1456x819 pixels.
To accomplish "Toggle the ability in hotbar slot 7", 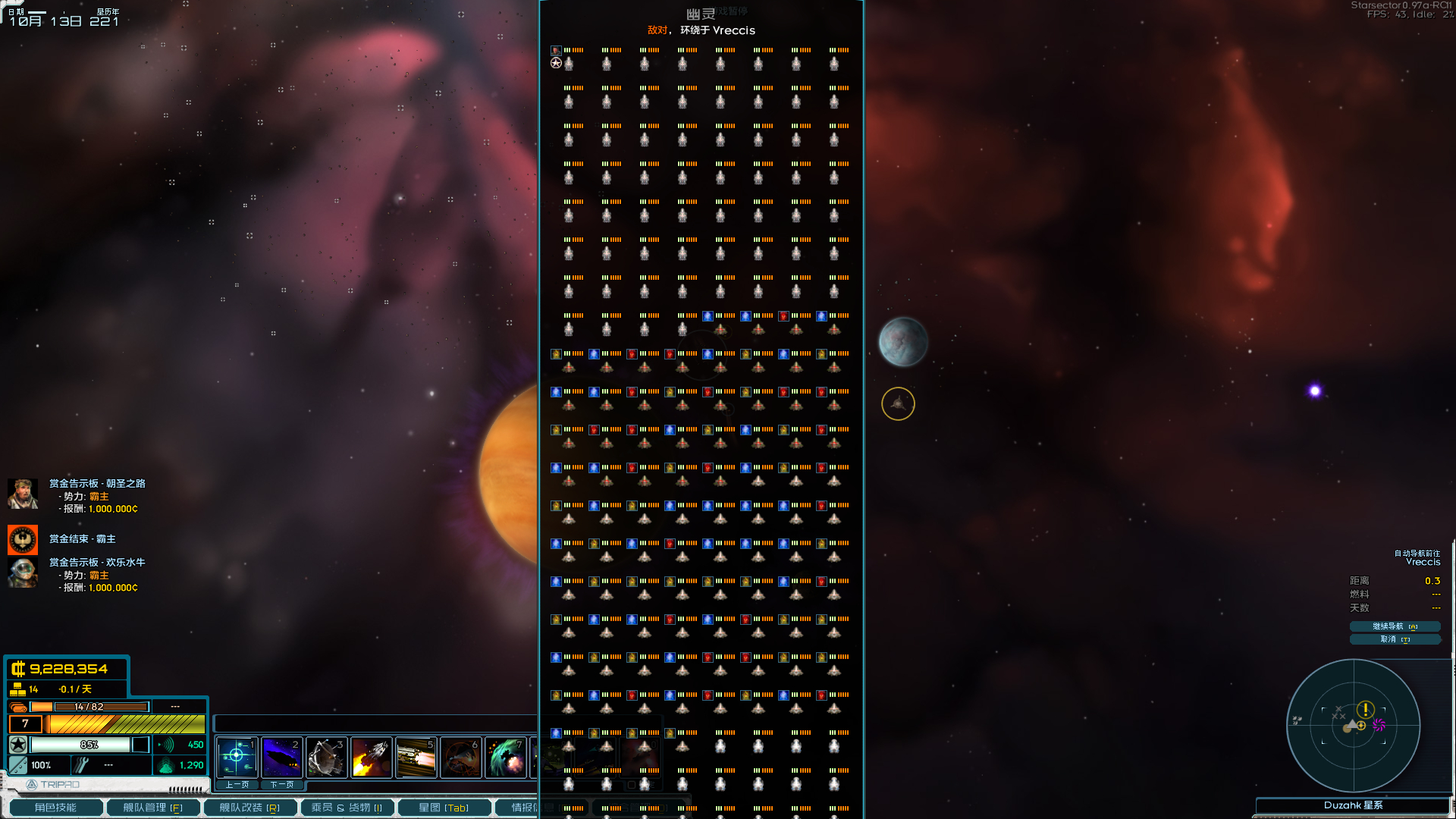I will (505, 756).
